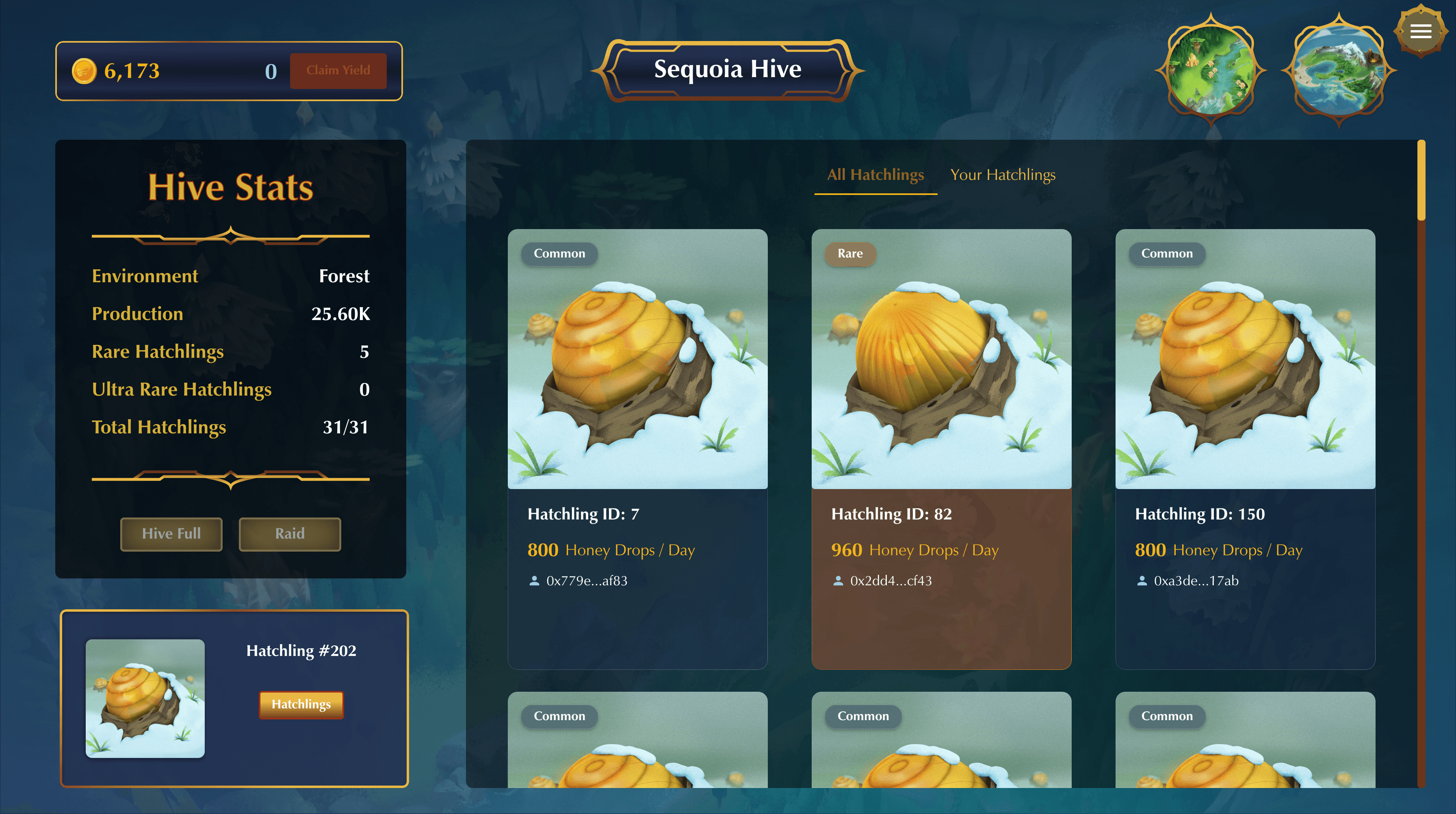Open the green forest map medallion
Image resolution: width=1456 pixels, height=814 pixels.
[1210, 71]
